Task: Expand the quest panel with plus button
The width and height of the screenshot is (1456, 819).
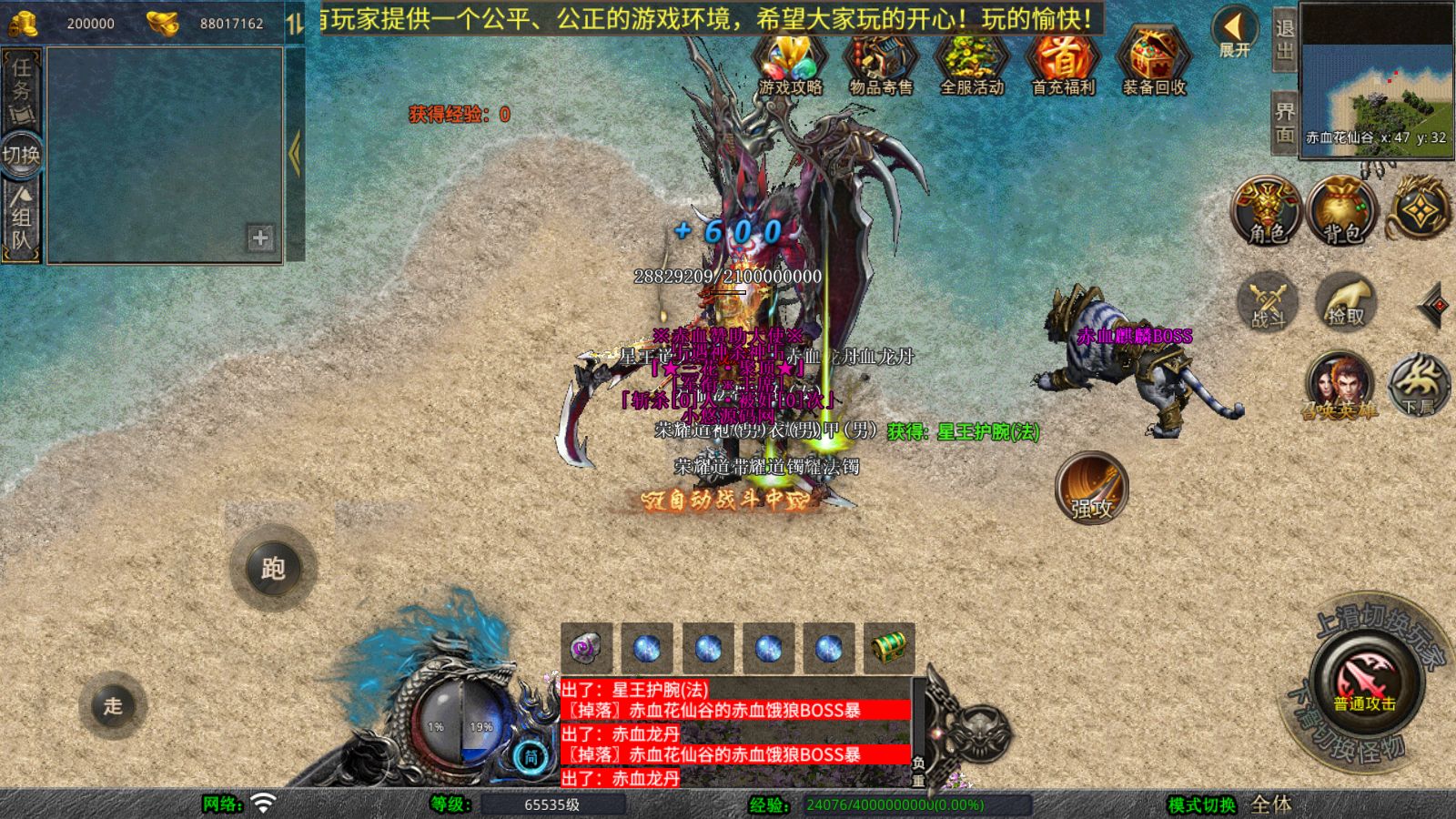Action: [259, 239]
